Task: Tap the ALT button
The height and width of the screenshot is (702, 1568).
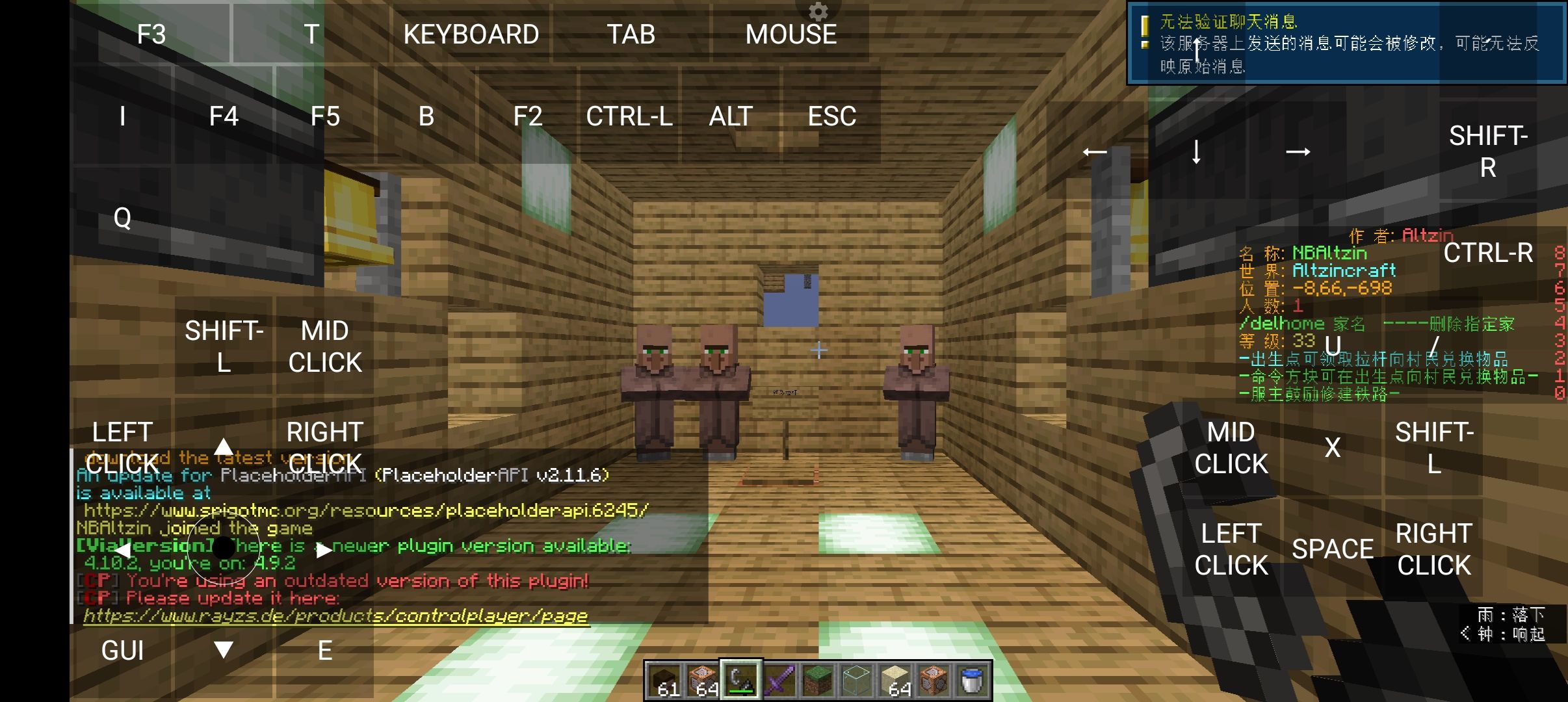Action: tap(731, 117)
